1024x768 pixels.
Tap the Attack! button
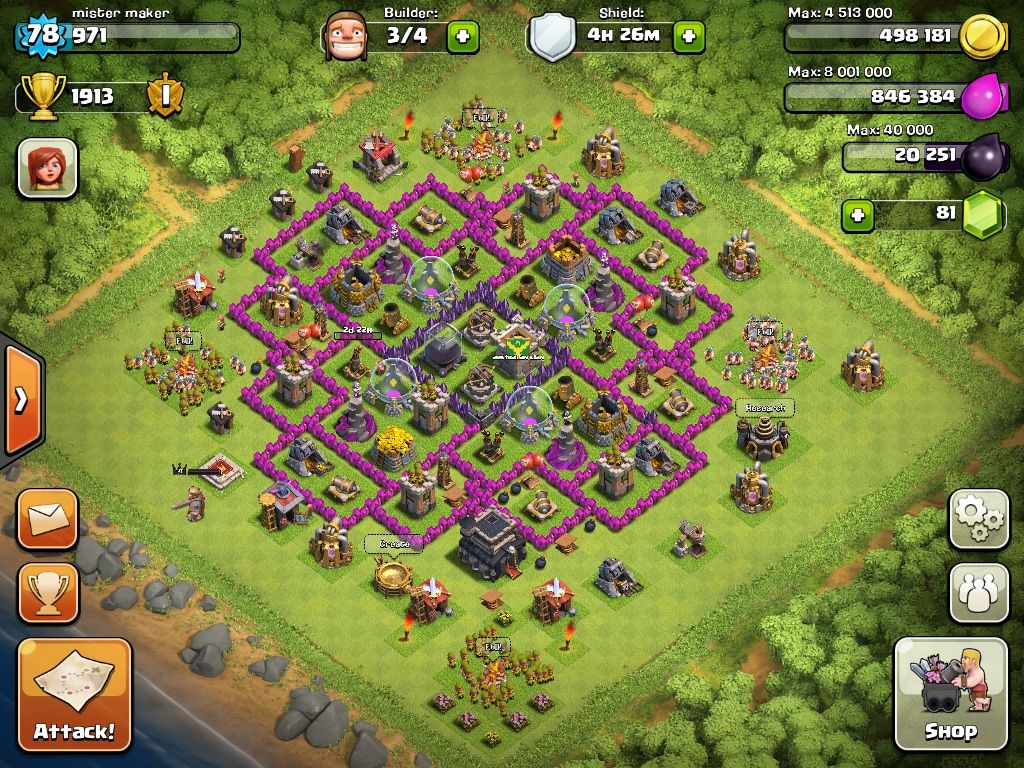pos(74,694)
